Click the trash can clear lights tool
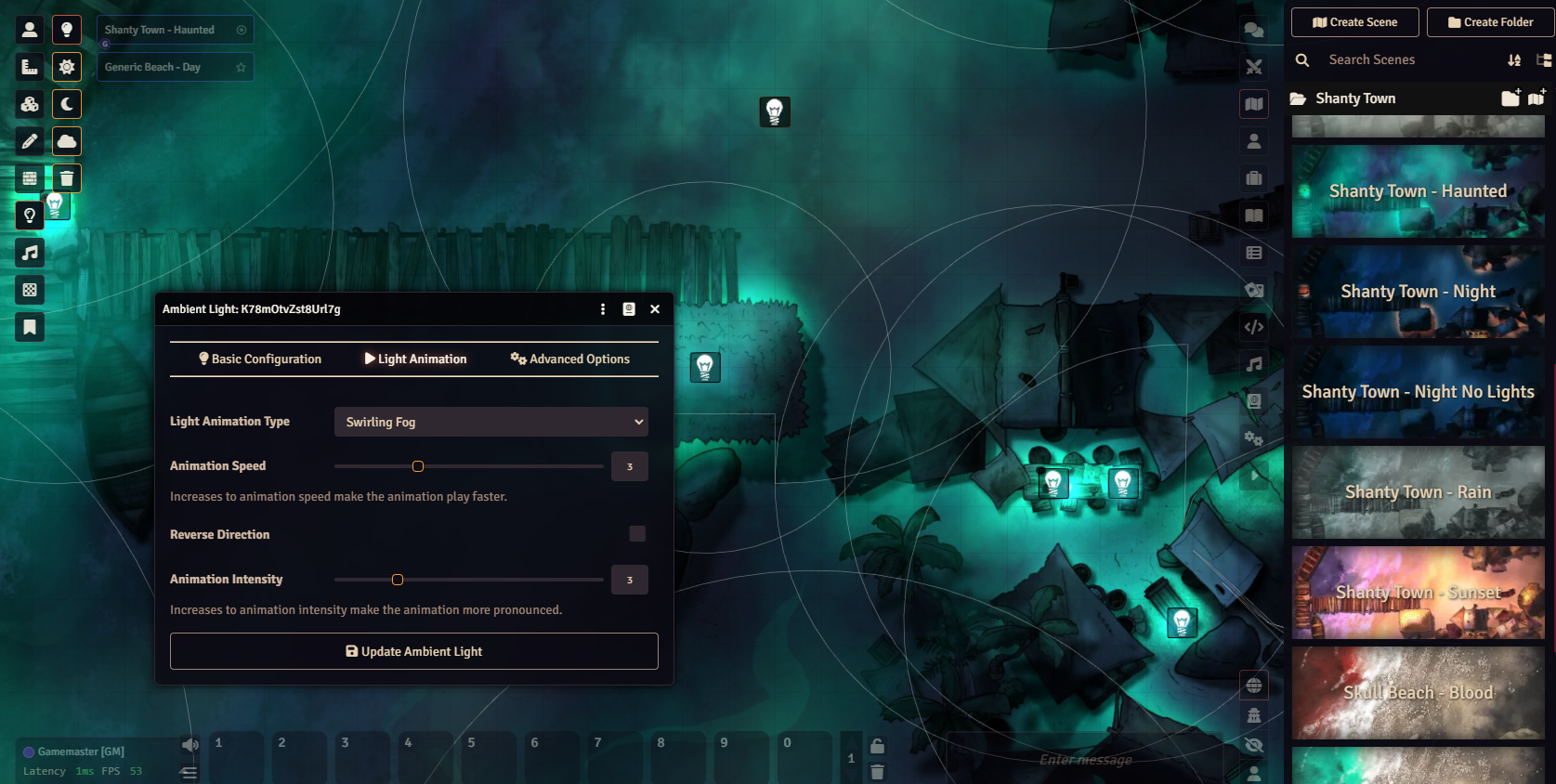 pos(67,178)
